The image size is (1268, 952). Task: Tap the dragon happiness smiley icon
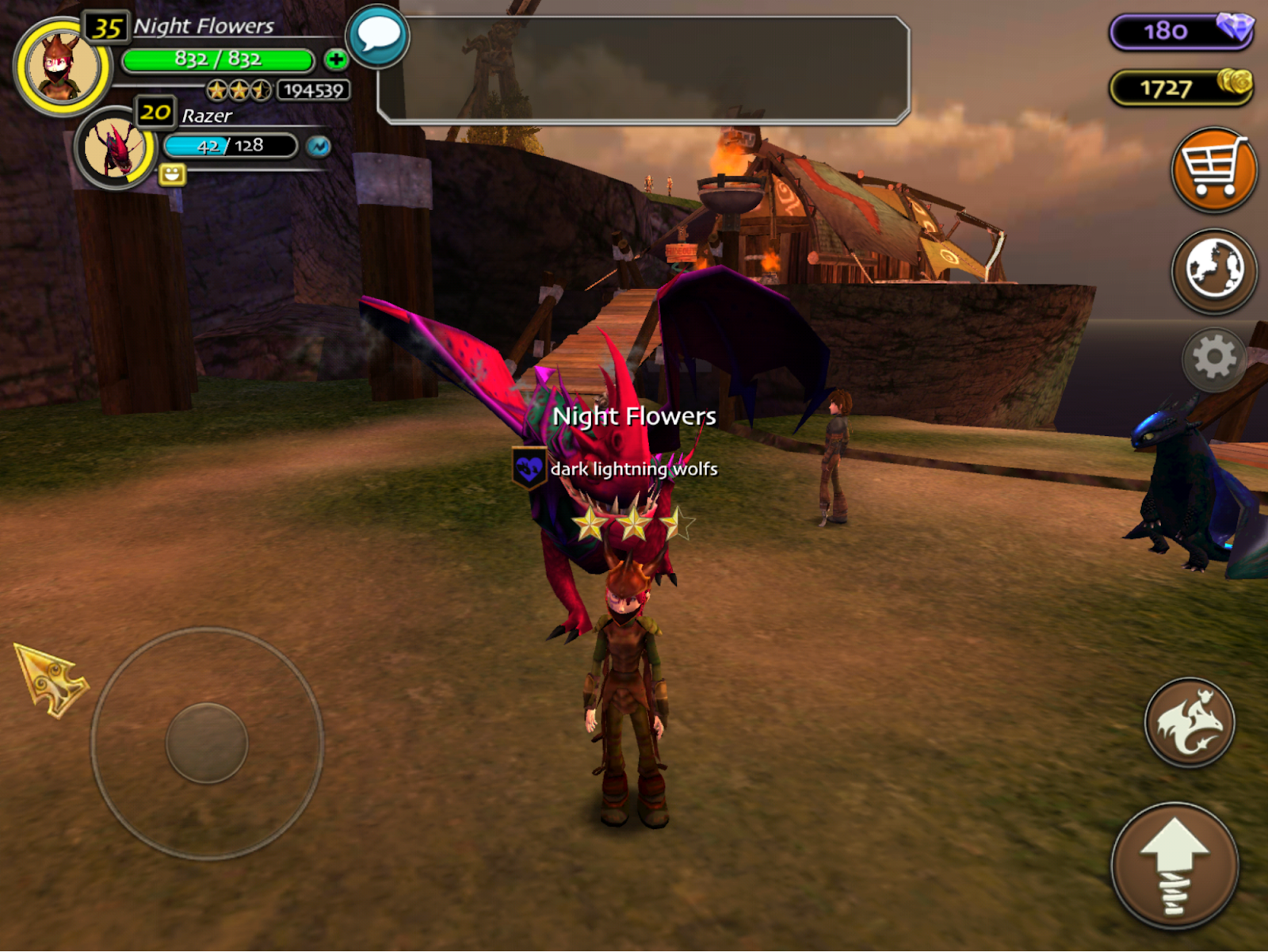point(172,174)
